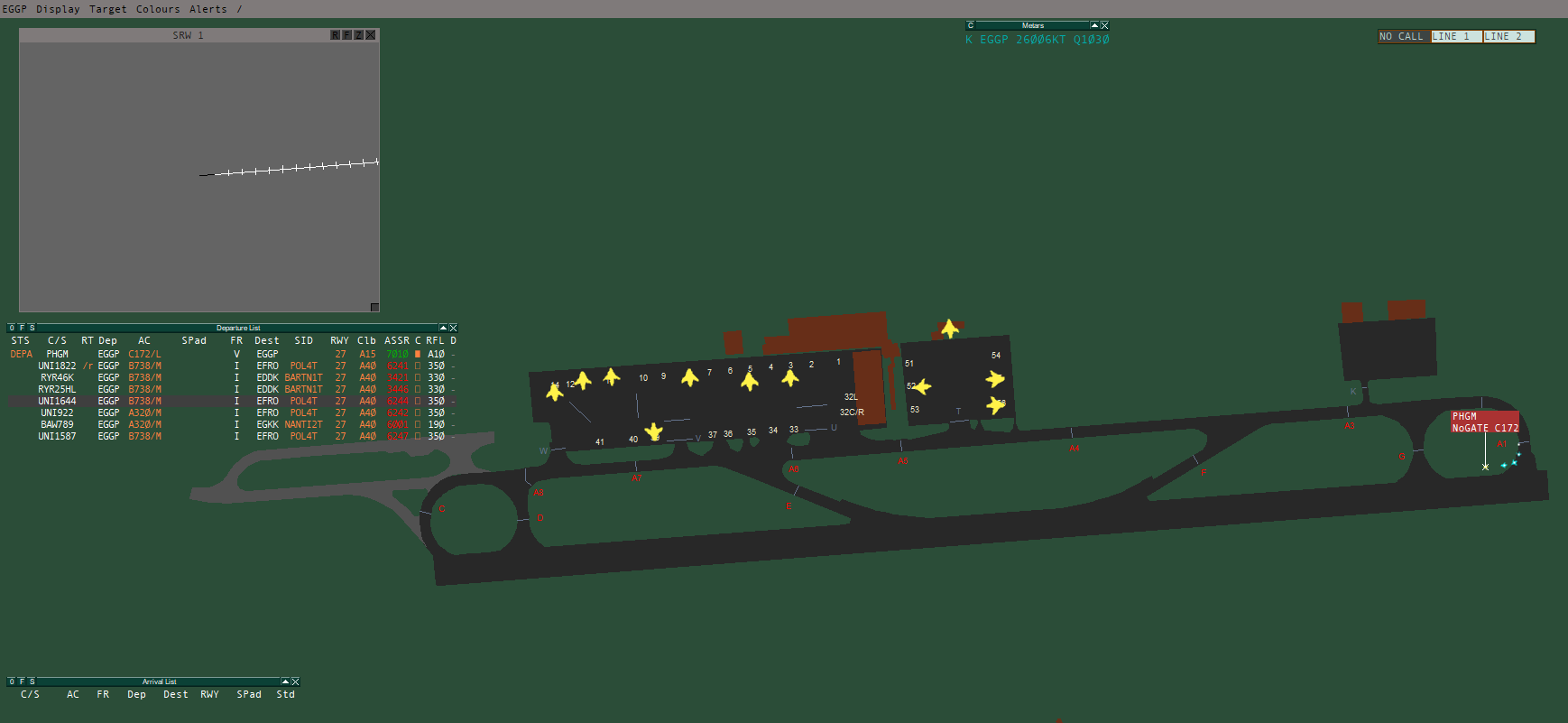Viewport: 1568px width, 723px height.
Task: Click the Z zoom button on SRW 1
Action: [356, 33]
